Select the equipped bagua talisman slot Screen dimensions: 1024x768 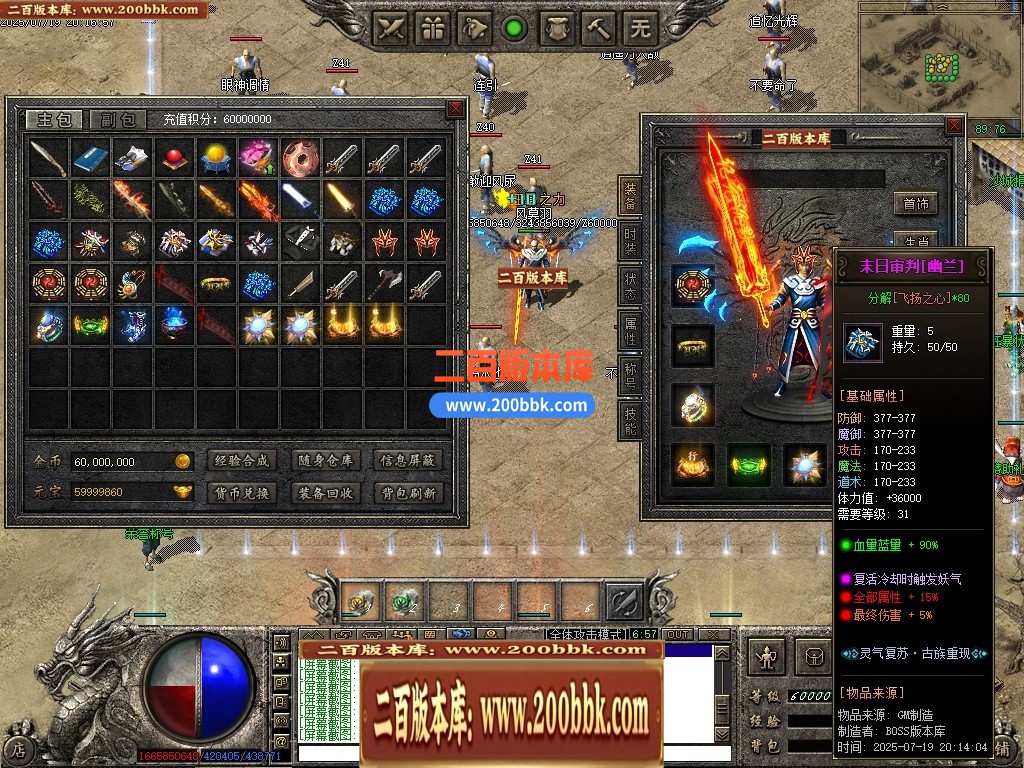[692, 285]
